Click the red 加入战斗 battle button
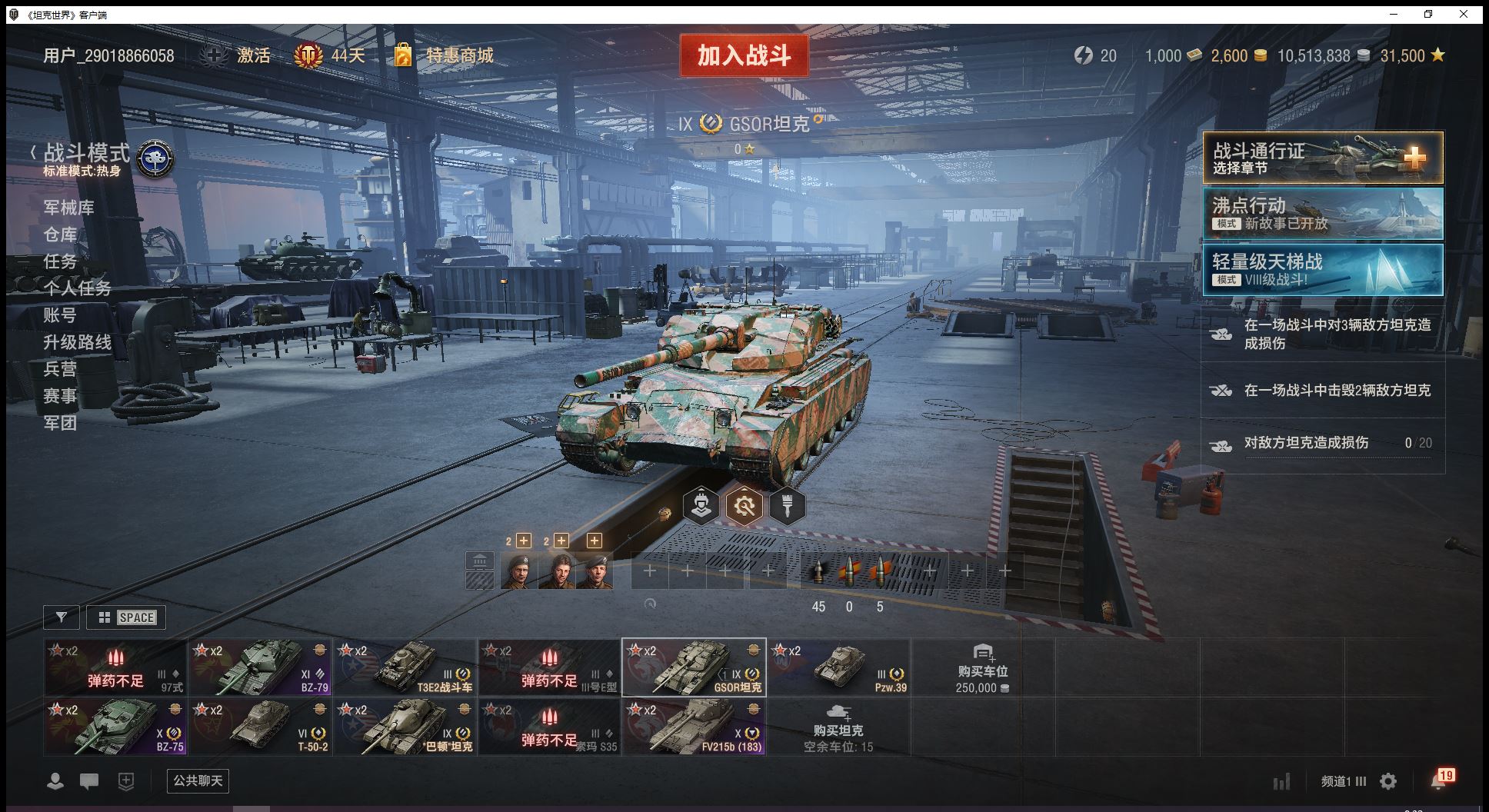Screen dimensions: 1489x812 [744, 55]
